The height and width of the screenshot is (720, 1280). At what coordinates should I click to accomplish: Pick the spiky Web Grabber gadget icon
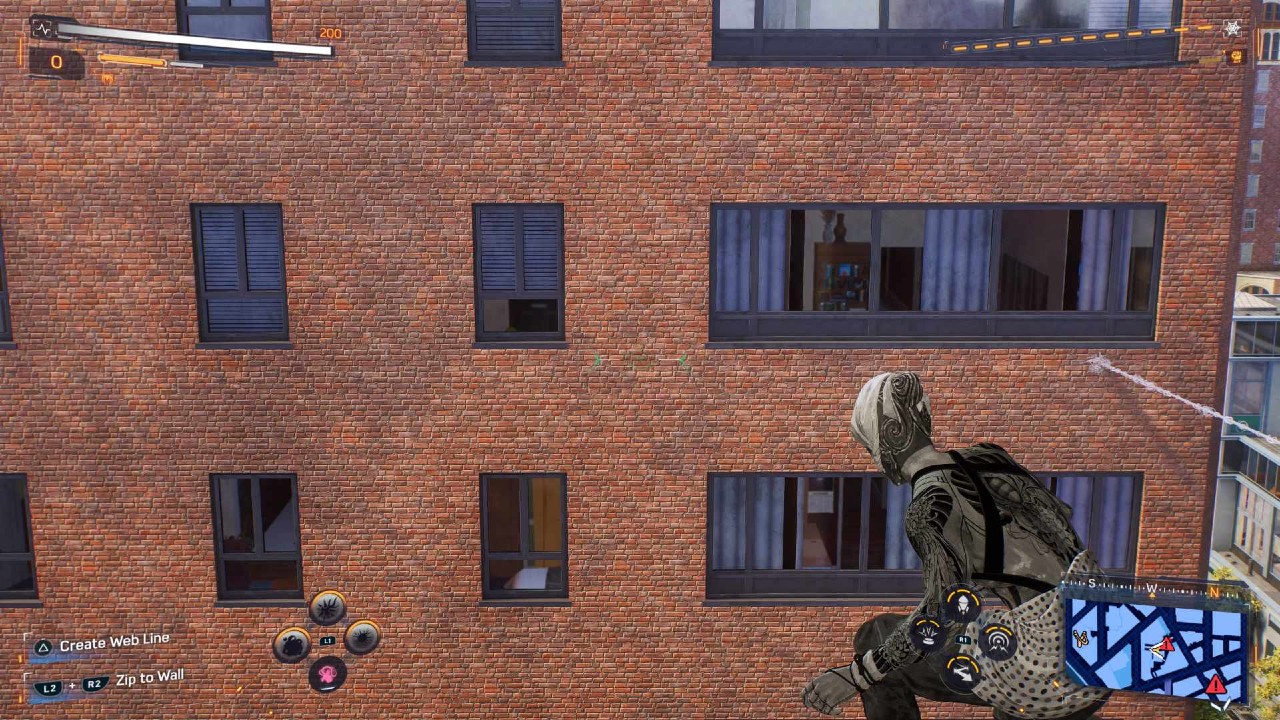pyautogui.click(x=926, y=633)
